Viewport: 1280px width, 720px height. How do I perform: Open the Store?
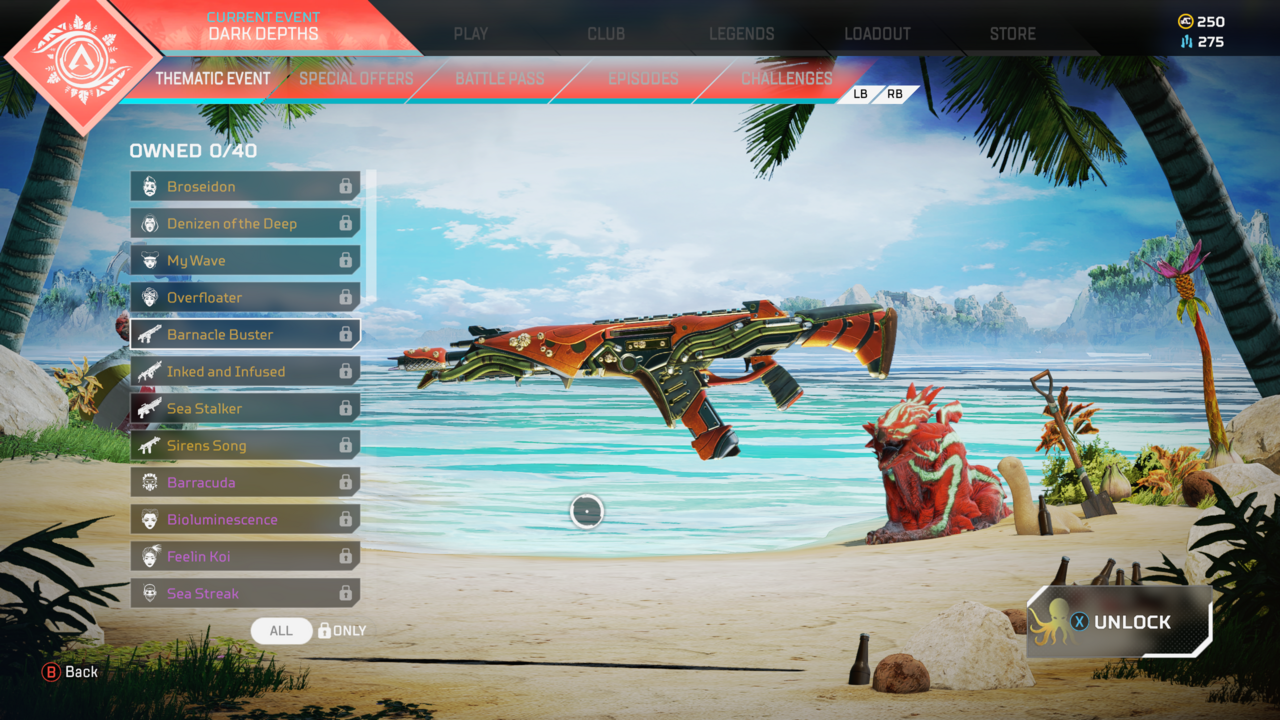1012,33
